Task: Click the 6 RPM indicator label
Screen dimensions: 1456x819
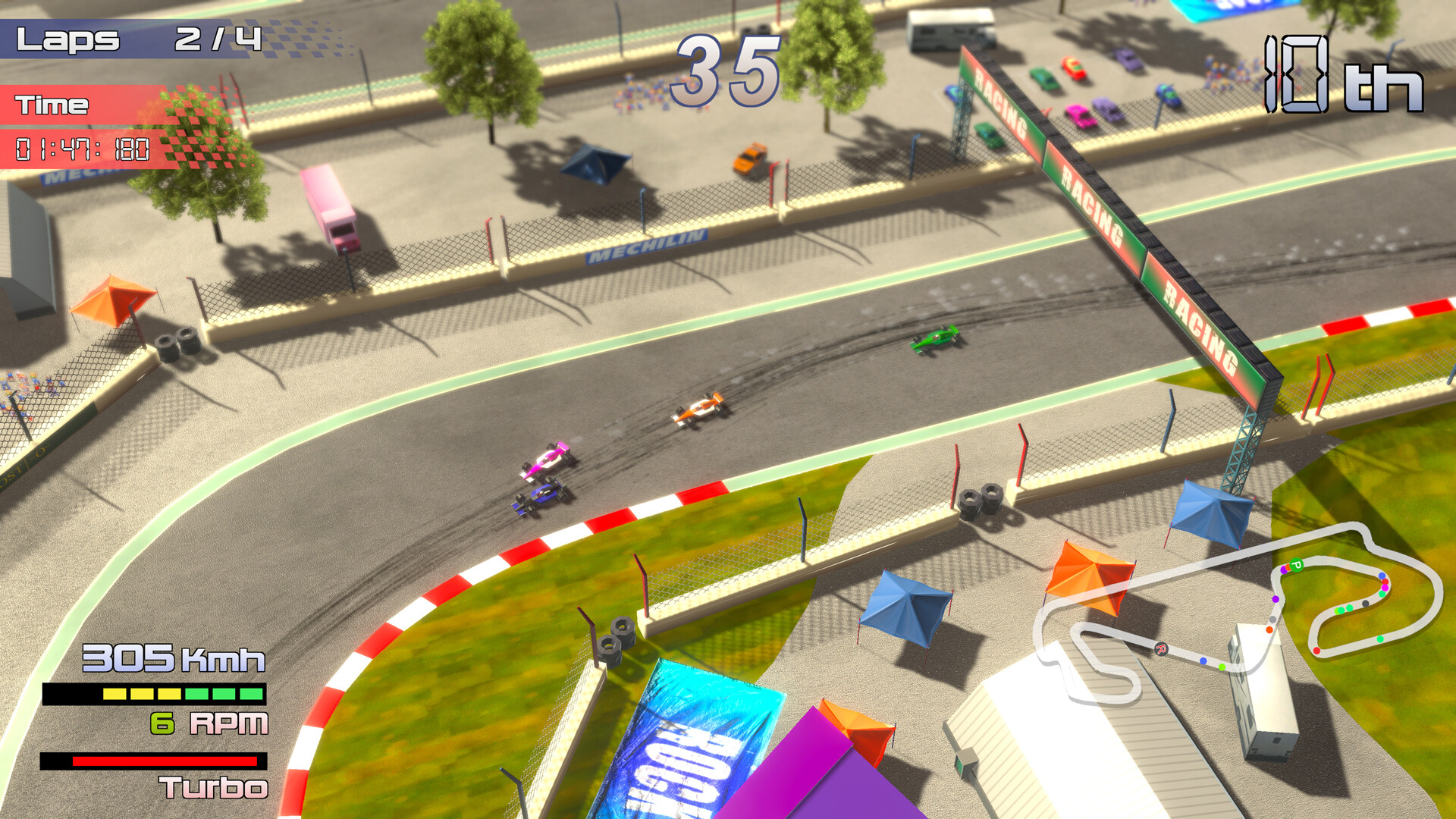Action: click(x=210, y=724)
